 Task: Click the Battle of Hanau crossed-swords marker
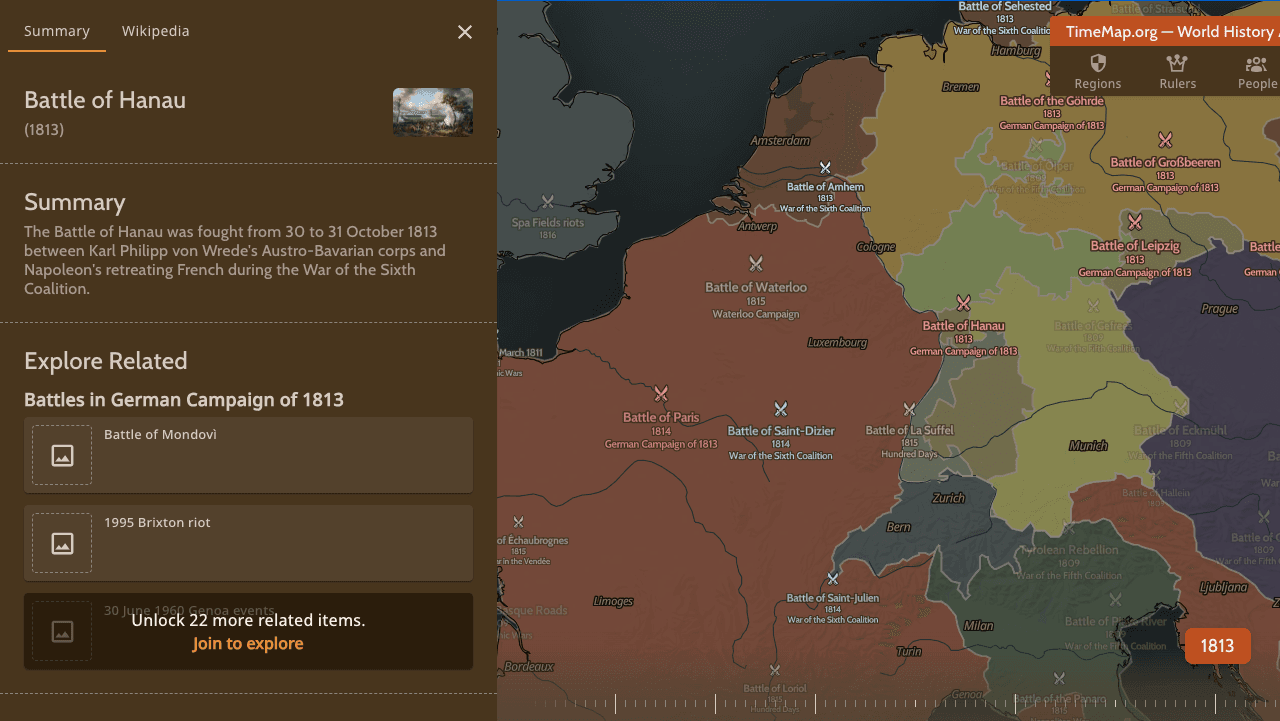963,302
